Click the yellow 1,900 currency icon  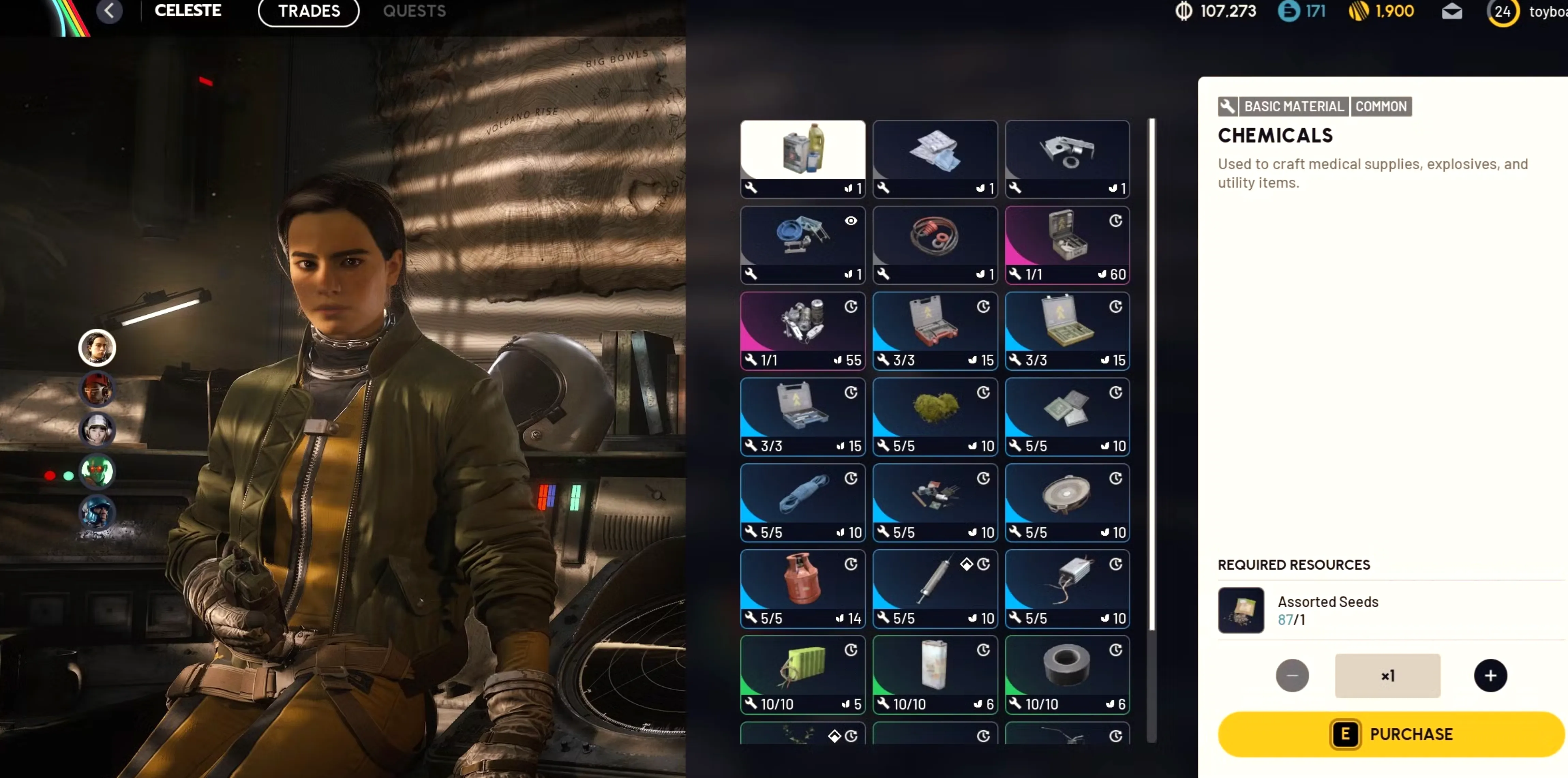(x=1356, y=12)
